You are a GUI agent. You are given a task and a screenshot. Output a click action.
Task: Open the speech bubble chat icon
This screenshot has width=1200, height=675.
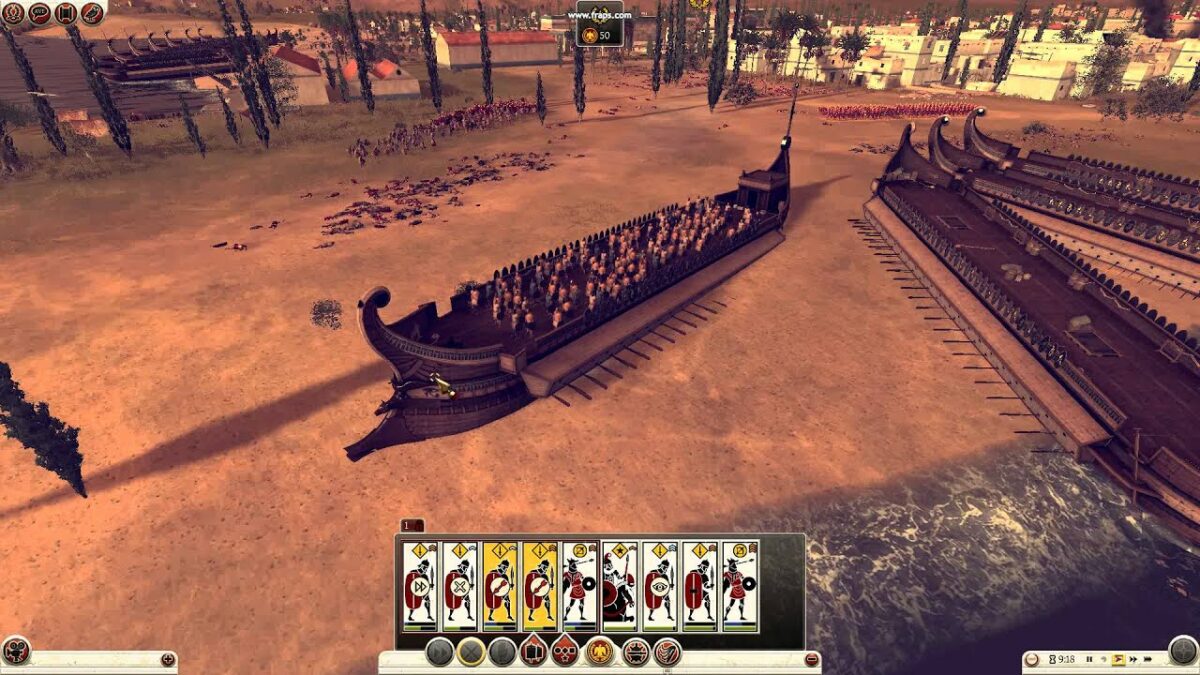40,13
